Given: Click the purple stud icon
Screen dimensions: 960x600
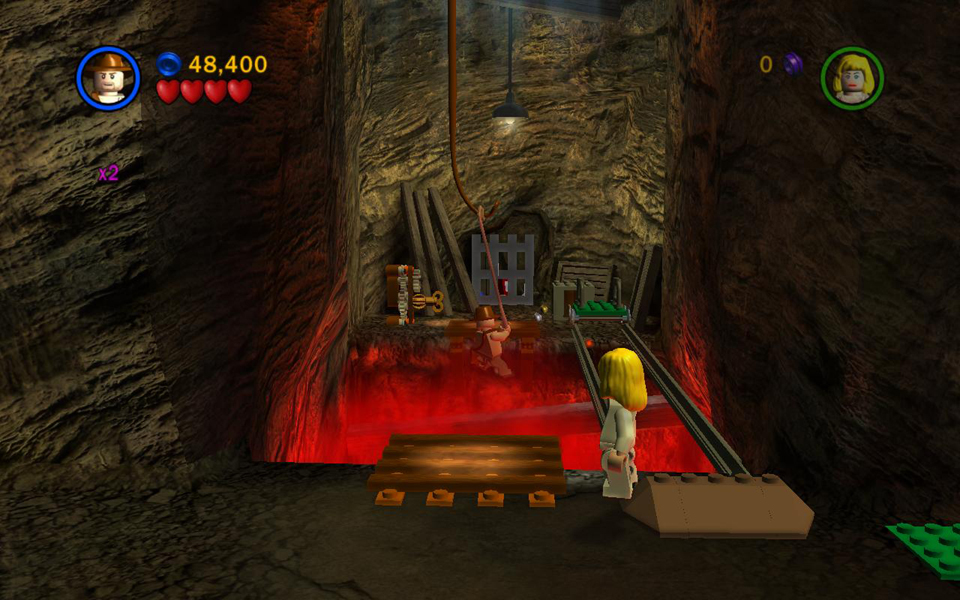Looking at the screenshot, I should 793,64.
